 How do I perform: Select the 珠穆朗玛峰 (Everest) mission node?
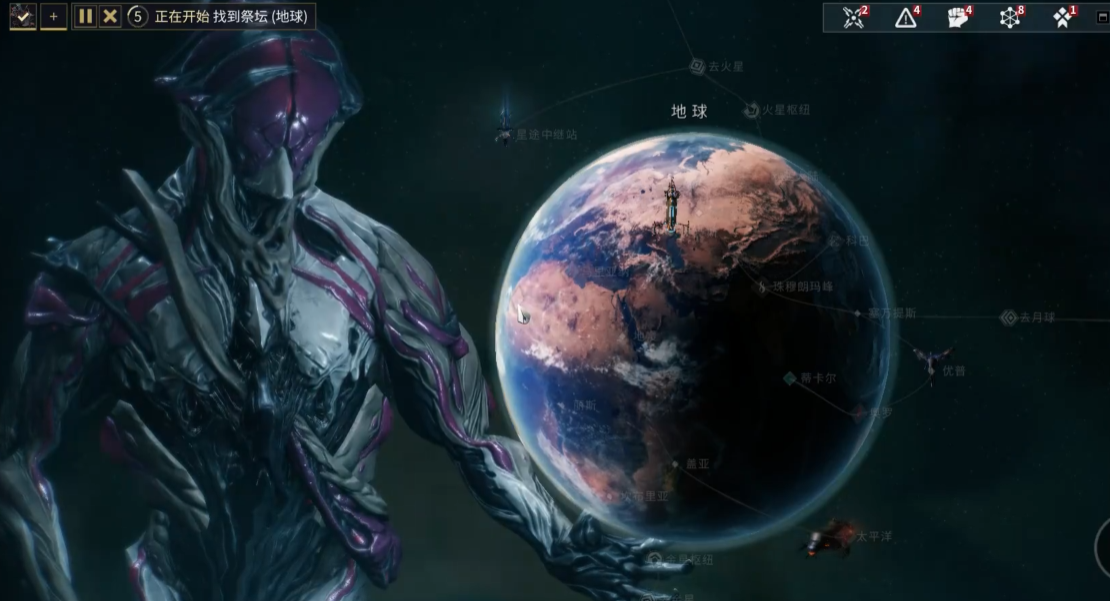[x=764, y=287]
